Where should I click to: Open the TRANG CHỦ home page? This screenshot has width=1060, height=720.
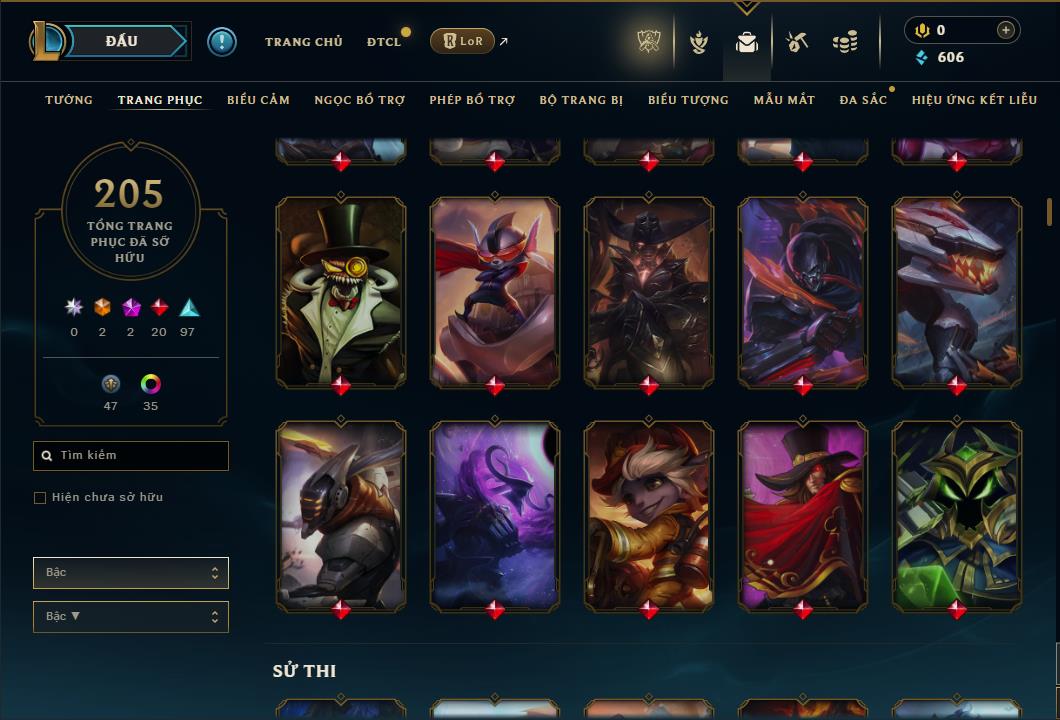pyautogui.click(x=303, y=42)
